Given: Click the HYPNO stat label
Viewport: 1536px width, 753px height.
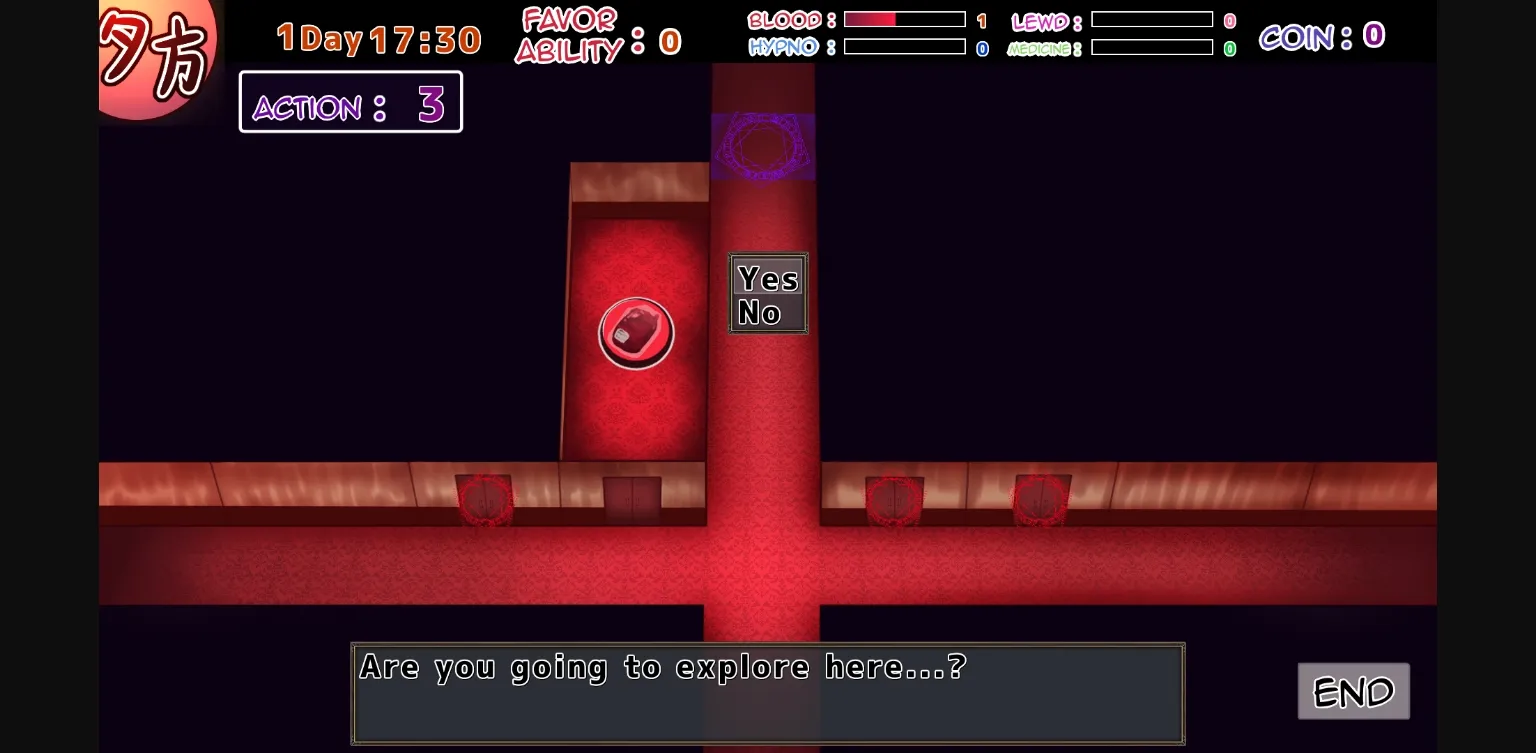Looking at the screenshot, I should click(784, 46).
